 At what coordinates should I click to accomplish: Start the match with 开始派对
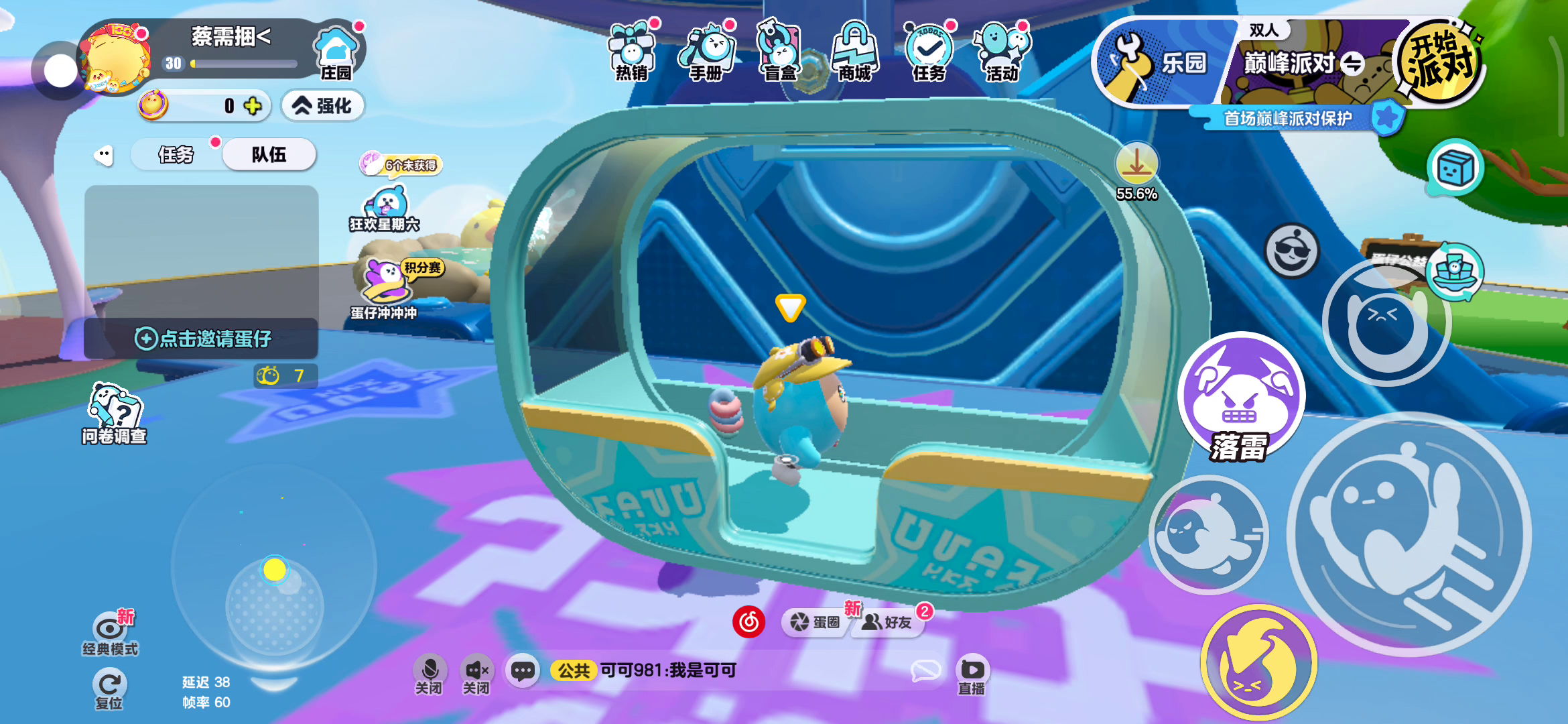pos(1439,62)
